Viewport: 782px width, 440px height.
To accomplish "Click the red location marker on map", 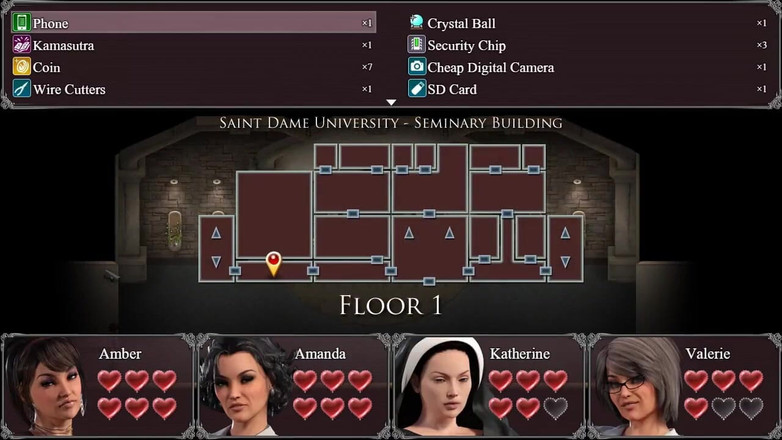I will click(x=273, y=263).
